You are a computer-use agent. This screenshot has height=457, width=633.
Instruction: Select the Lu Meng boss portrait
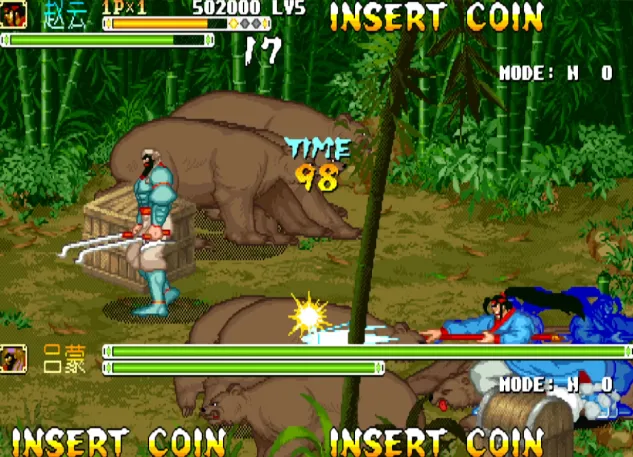13,359
